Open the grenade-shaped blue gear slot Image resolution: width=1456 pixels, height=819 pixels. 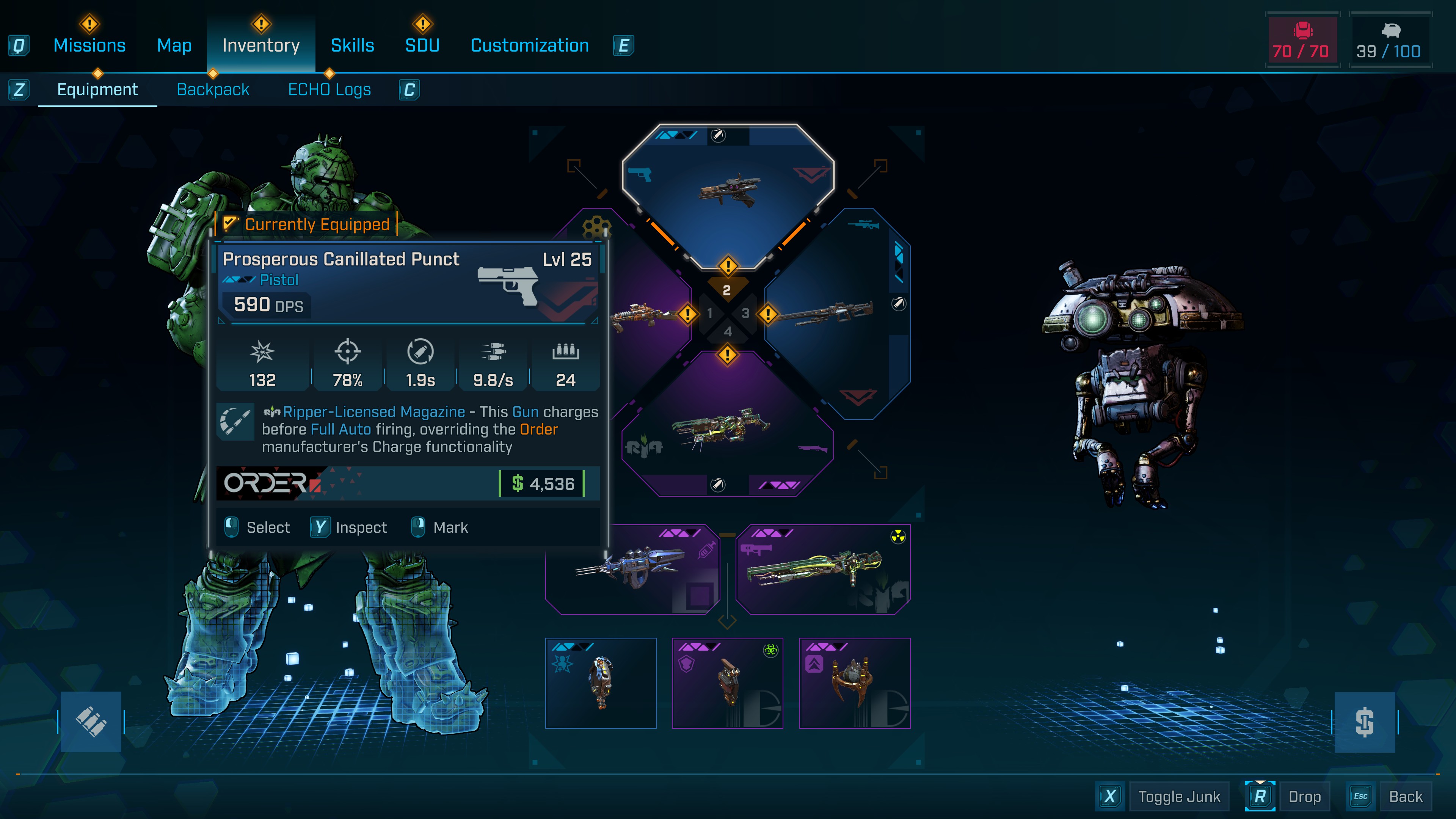point(600,683)
